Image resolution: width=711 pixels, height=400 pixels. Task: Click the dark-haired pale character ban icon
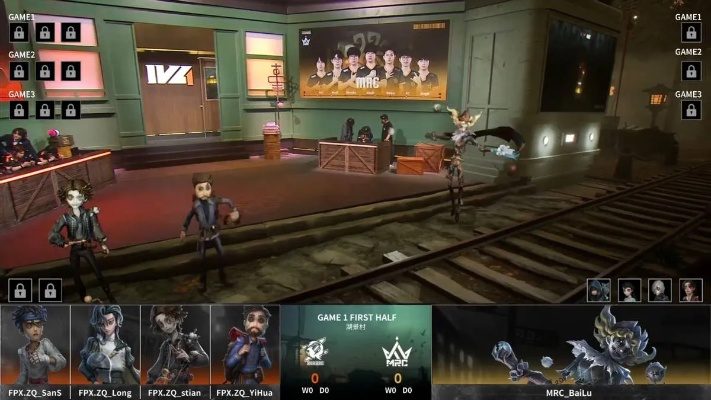[x=630, y=290]
